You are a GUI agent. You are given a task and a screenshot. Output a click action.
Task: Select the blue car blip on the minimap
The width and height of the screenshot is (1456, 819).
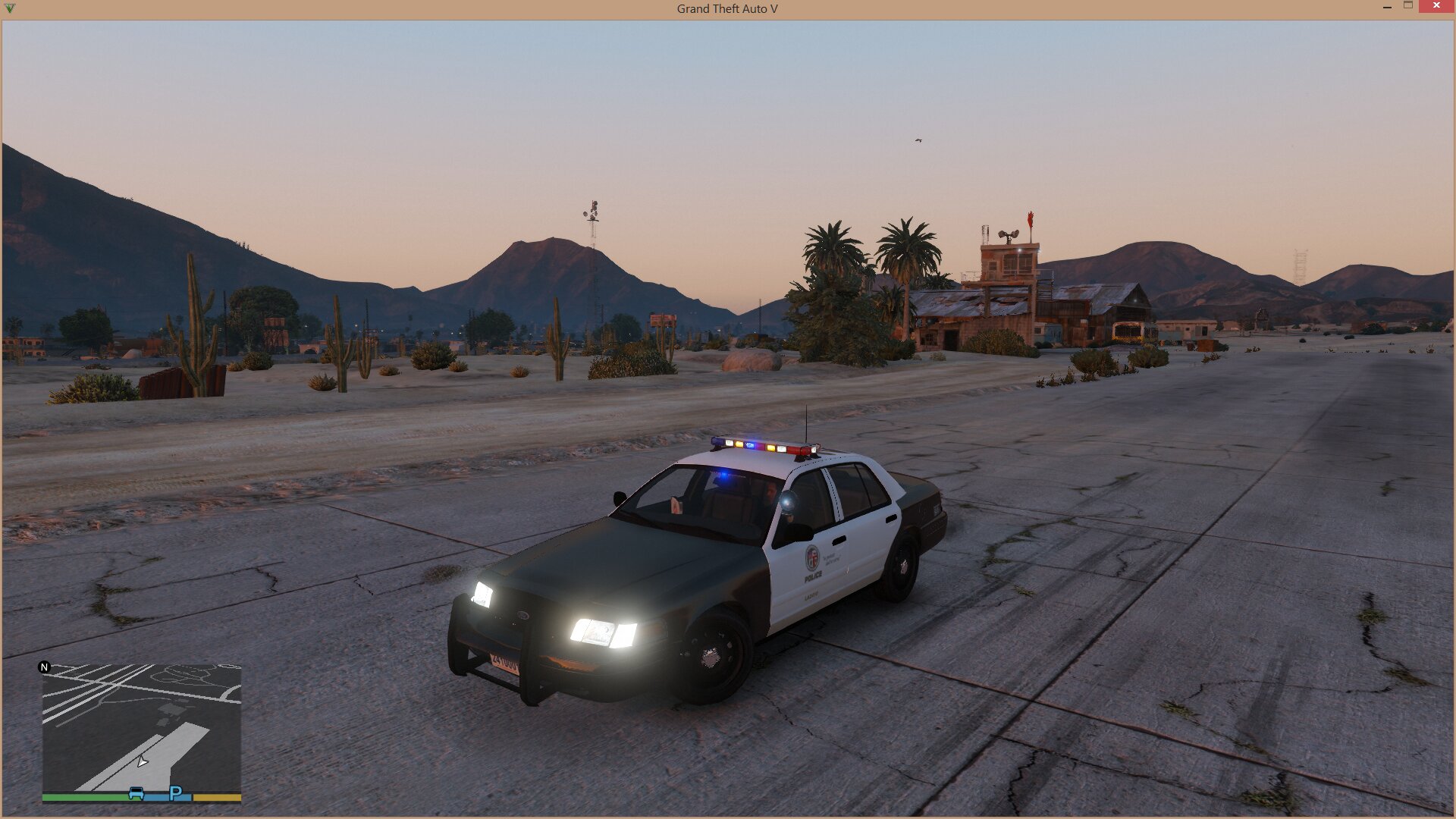(x=136, y=793)
